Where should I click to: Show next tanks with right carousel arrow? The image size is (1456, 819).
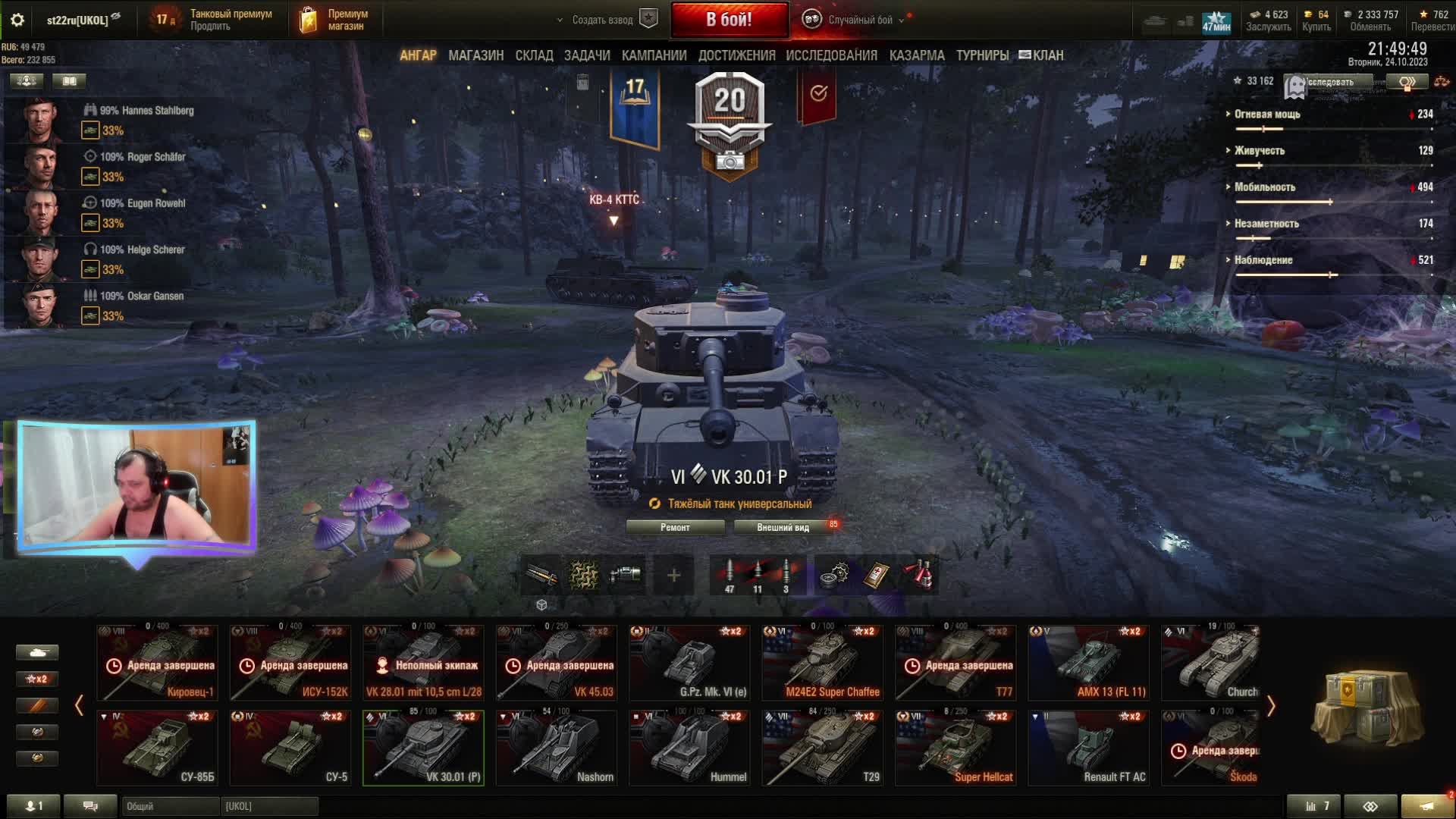(1271, 706)
